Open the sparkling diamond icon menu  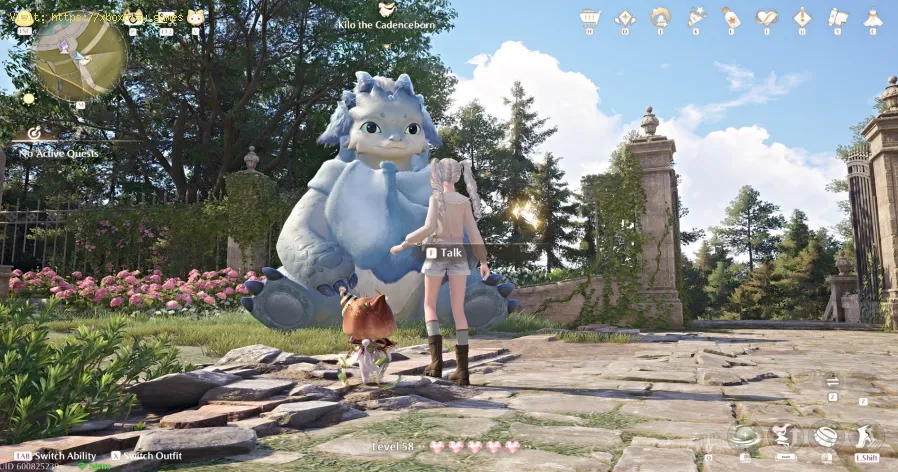pyautogui.click(x=625, y=17)
